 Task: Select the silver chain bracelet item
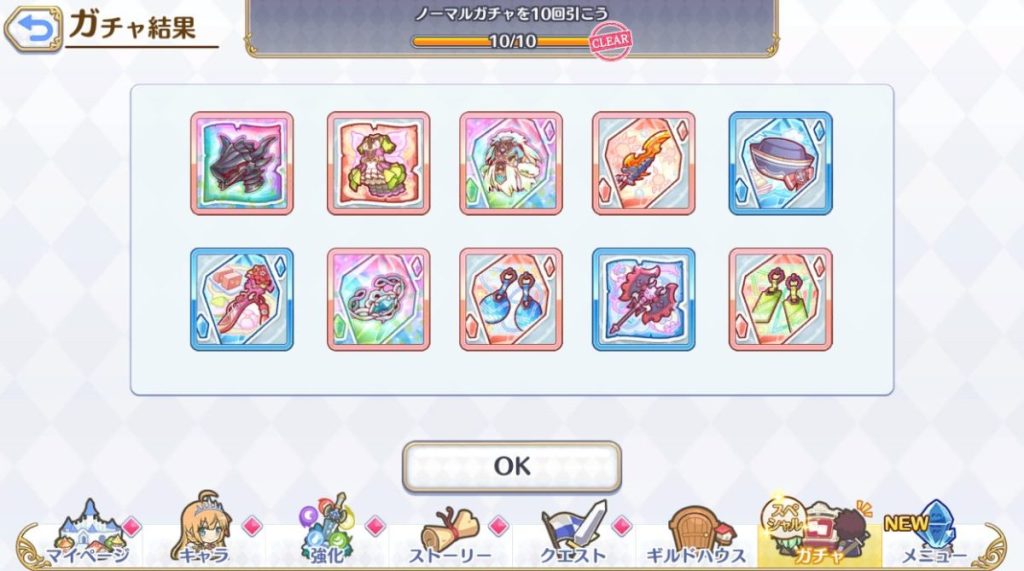[378, 299]
